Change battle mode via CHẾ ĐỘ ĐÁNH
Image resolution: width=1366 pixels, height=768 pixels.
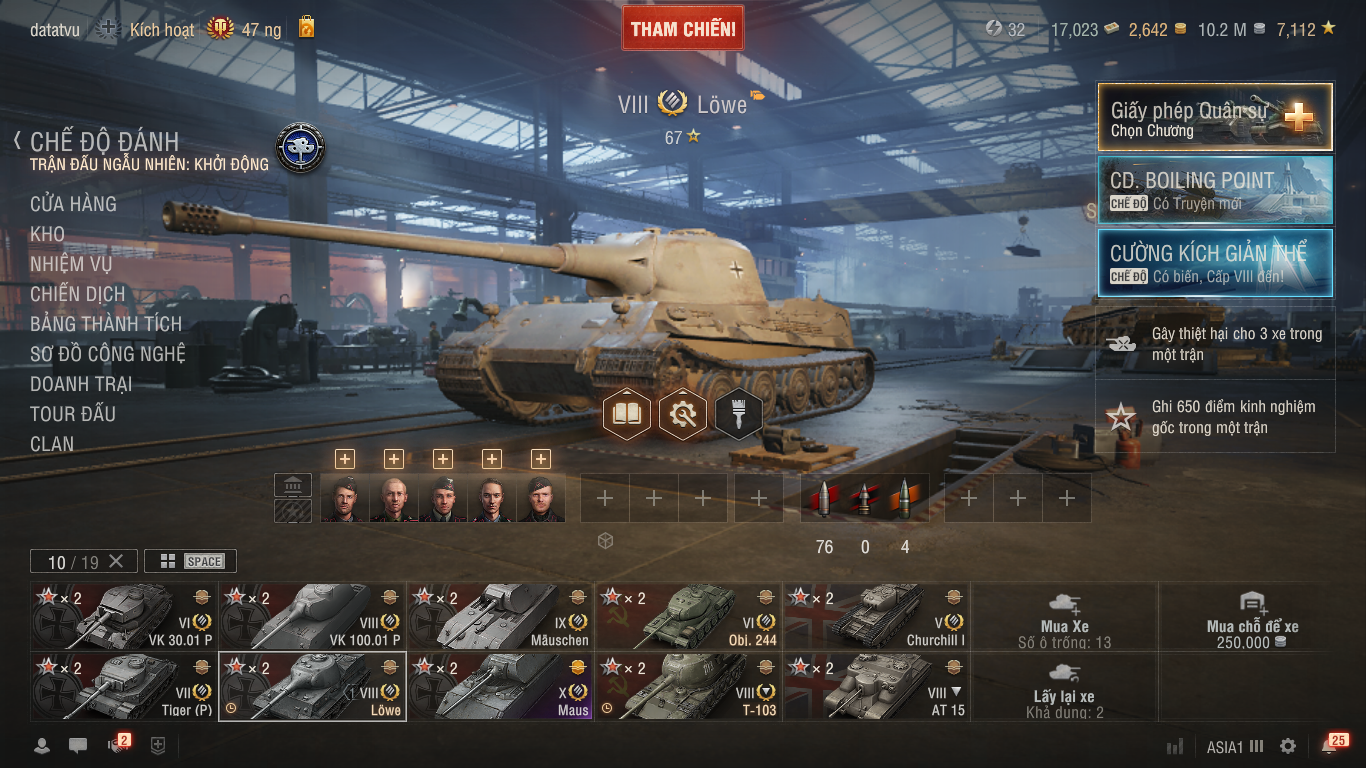(105, 142)
